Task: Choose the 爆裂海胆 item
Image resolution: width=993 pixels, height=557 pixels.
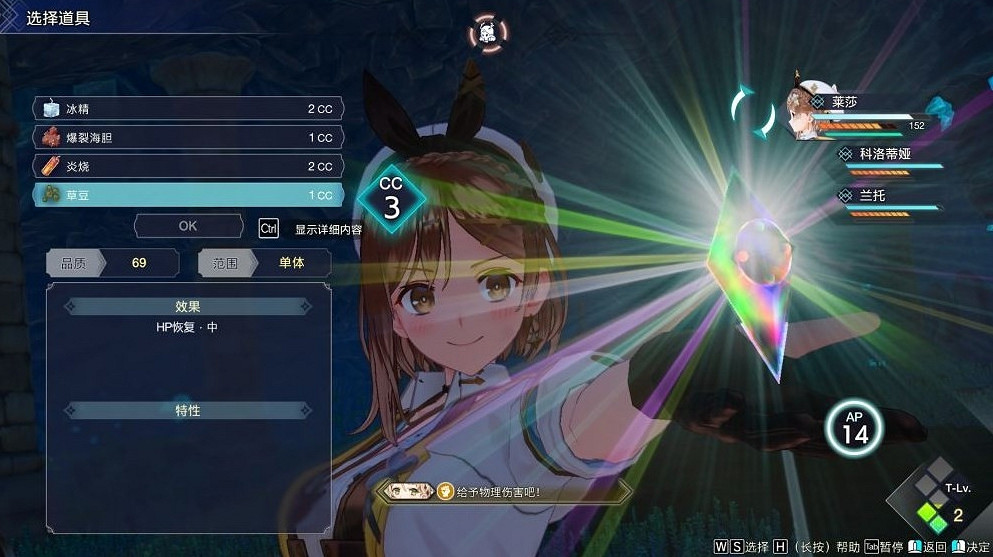Action: pyautogui.click(x=188, y=137)
